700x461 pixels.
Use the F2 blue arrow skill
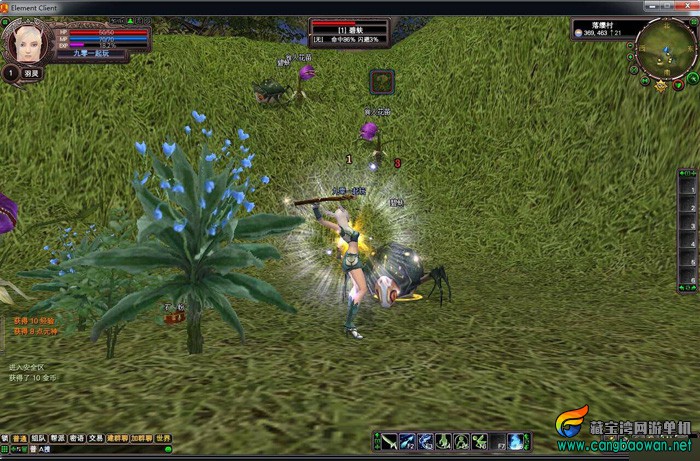407,441
